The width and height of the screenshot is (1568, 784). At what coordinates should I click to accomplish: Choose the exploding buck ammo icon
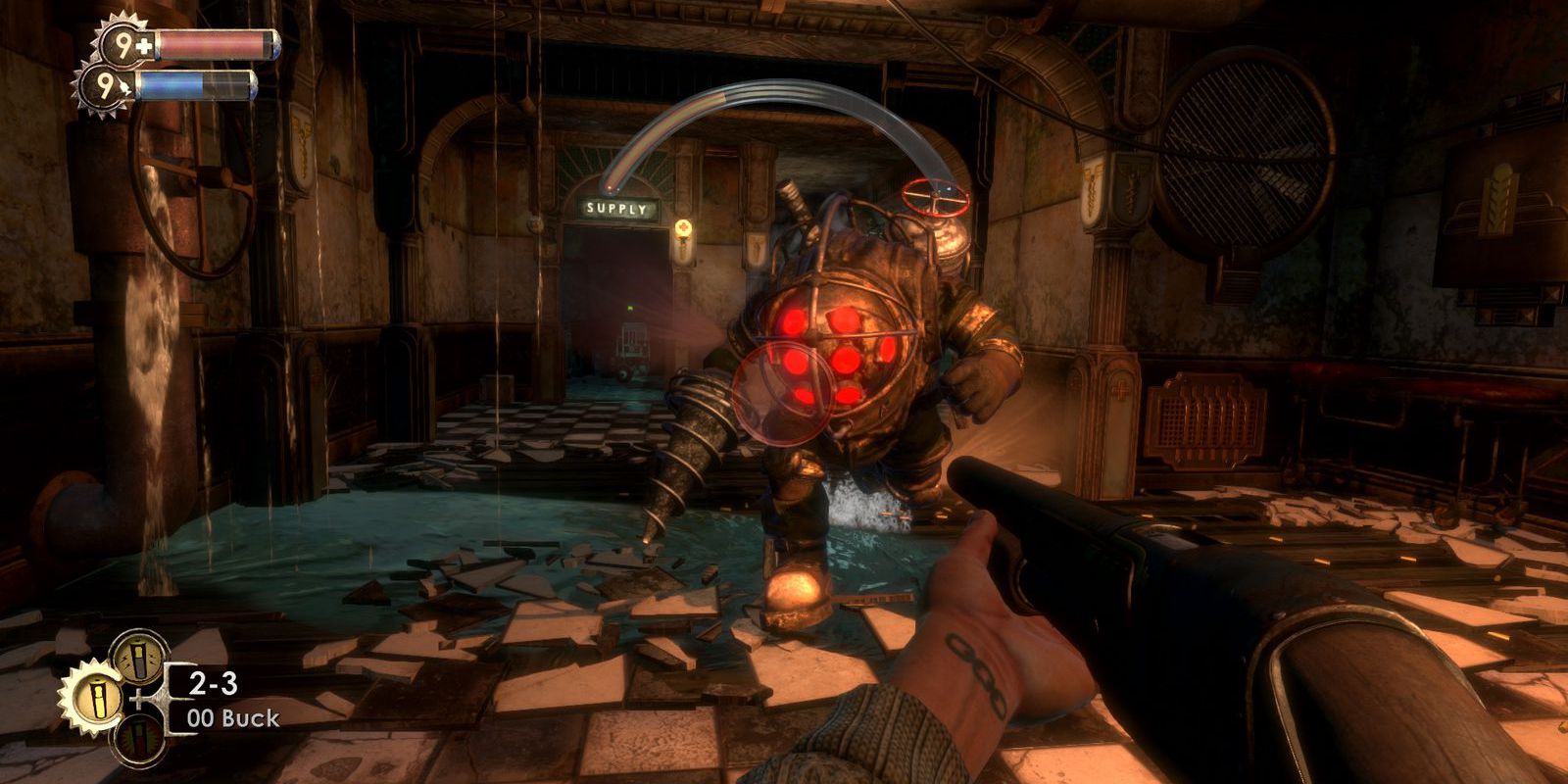point(136,741)
